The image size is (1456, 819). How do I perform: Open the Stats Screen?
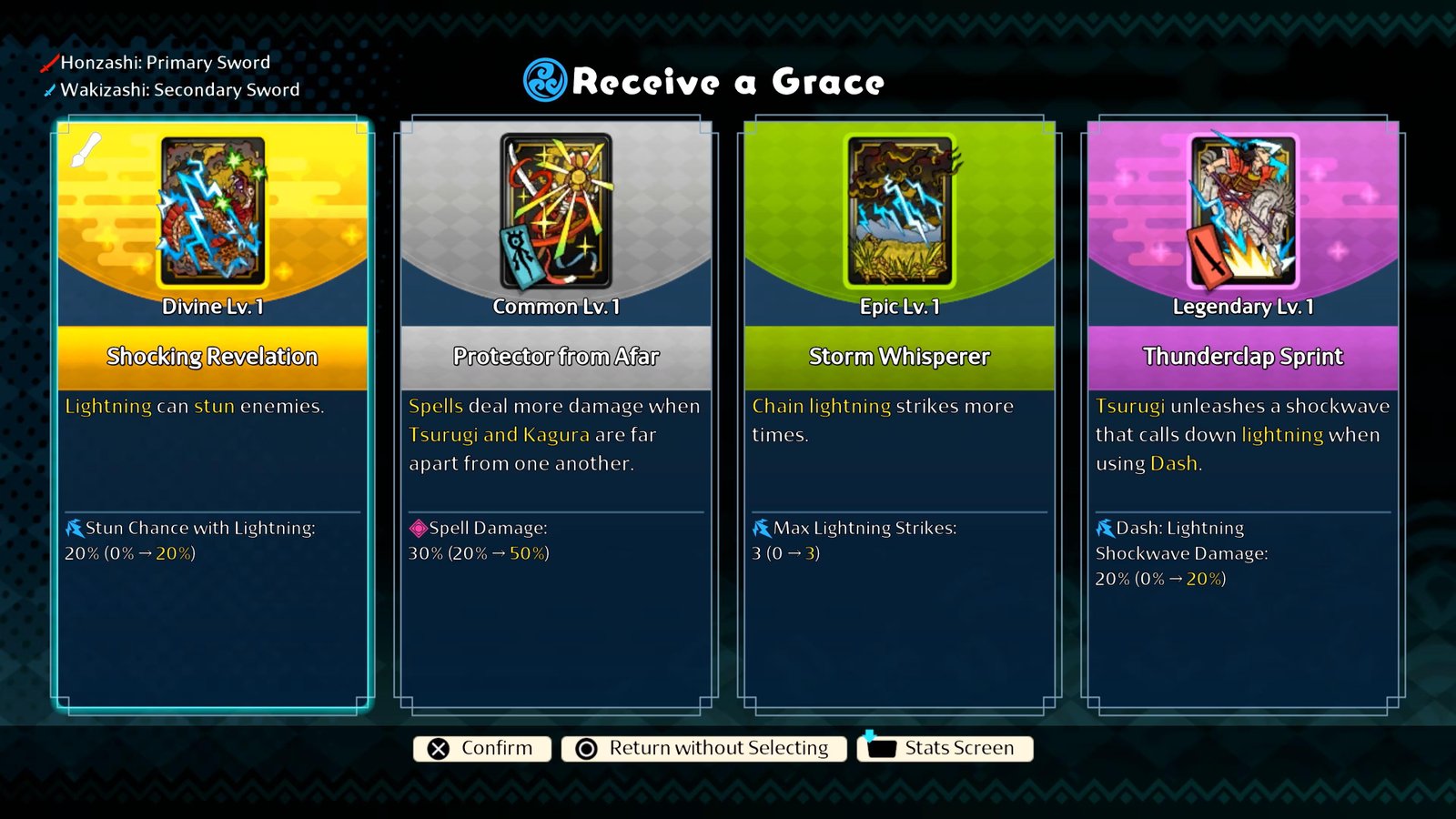click(945, 748)
